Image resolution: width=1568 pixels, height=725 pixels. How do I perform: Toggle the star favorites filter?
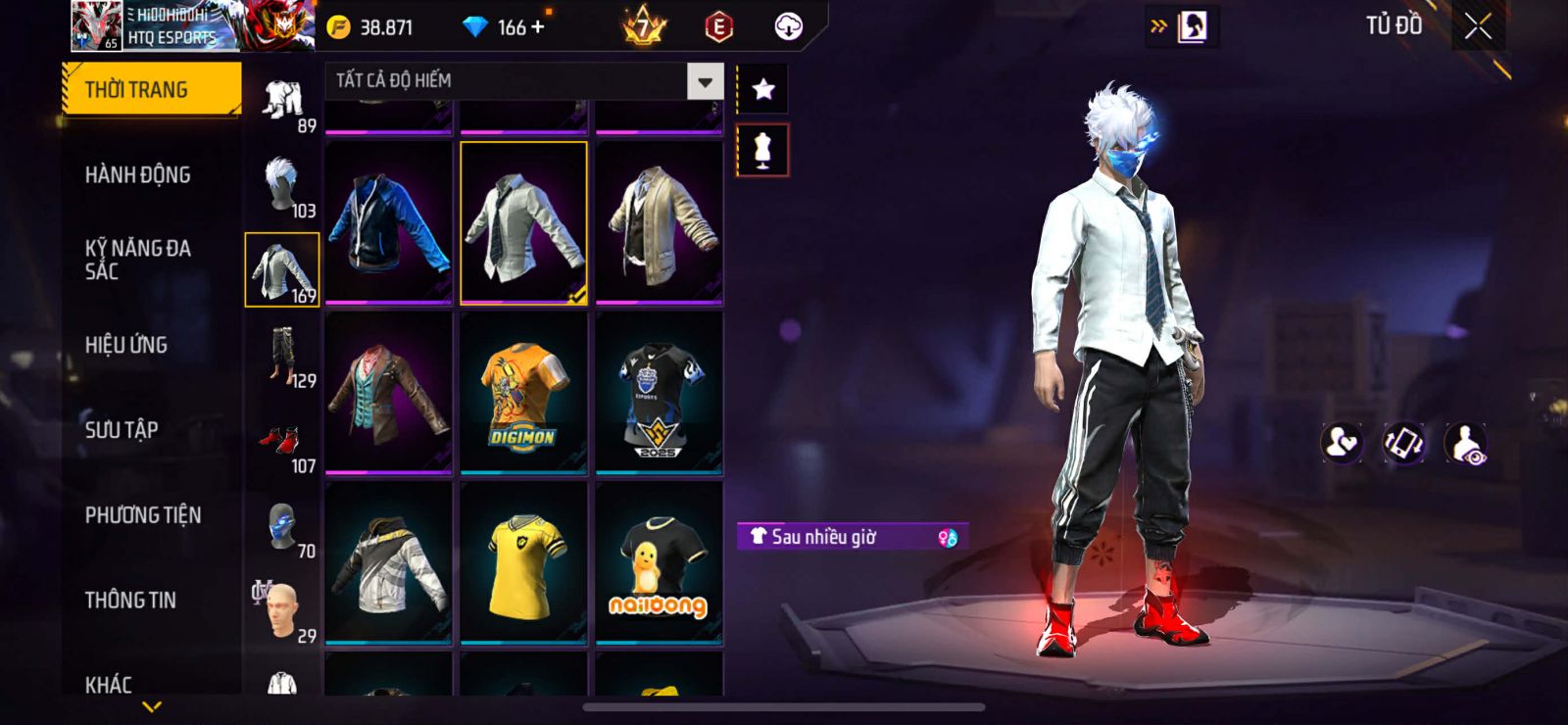762,90
